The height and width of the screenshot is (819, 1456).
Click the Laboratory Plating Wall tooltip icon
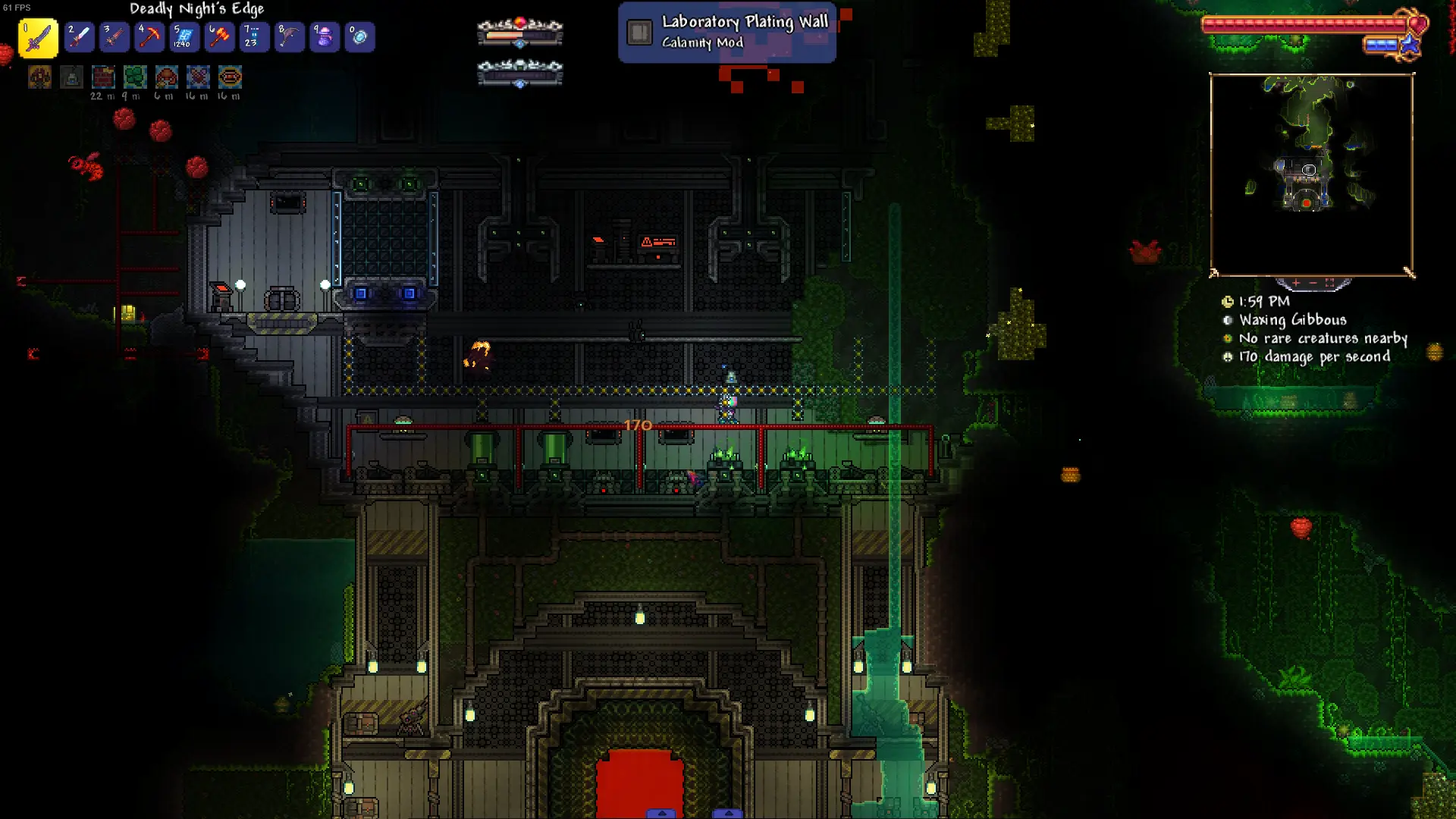(x=639, y=33)
